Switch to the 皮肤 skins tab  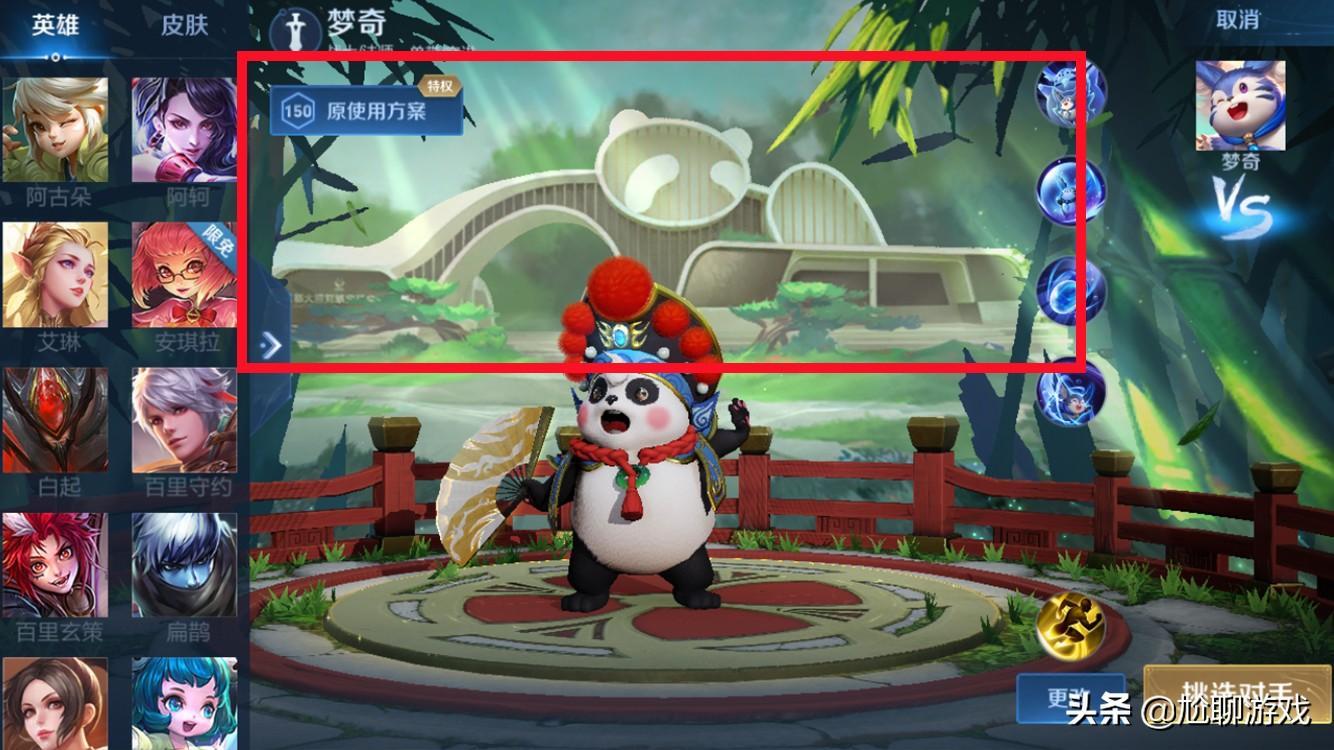pos(184,25)
